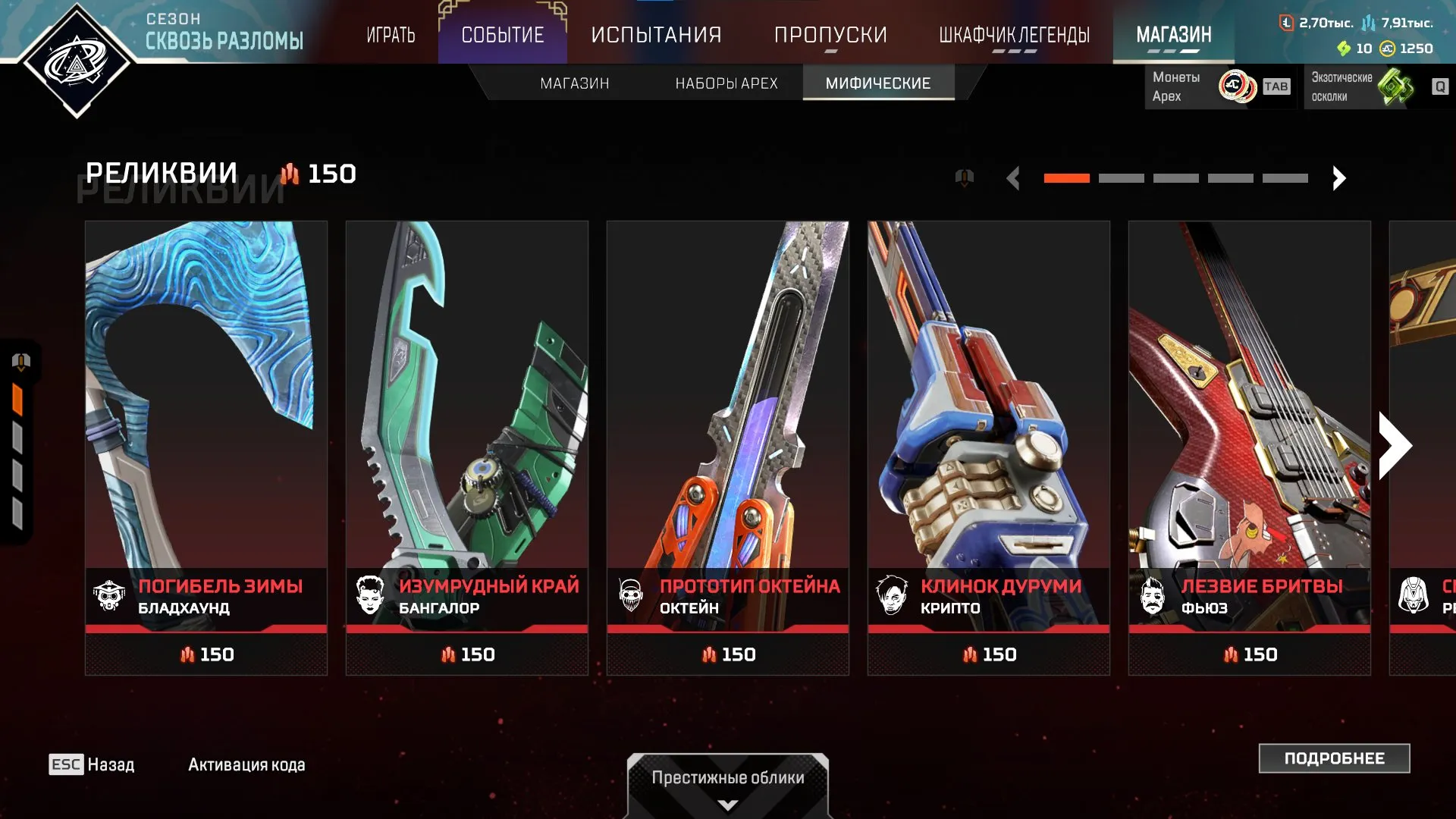The height and width of the screenshot is (819, 1456).
Task: Switch to the НАБОРЫ APEX tab
Action: [x=726, y=83]
